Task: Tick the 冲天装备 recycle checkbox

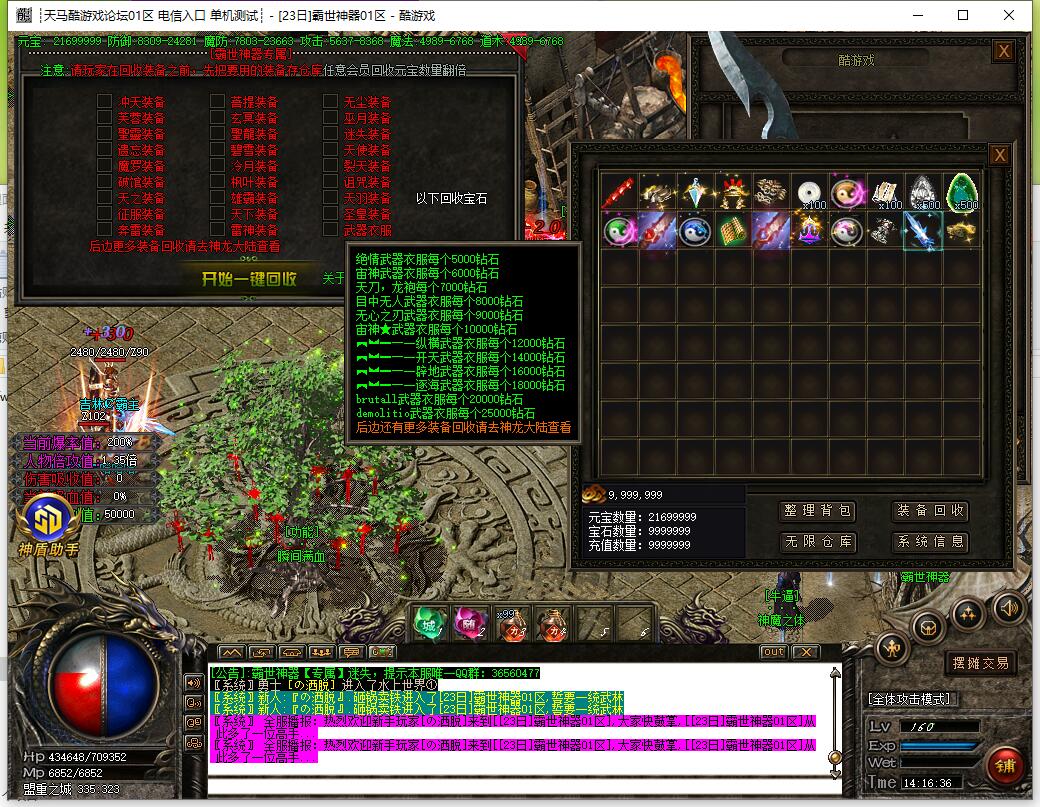Action: (104, 102)
